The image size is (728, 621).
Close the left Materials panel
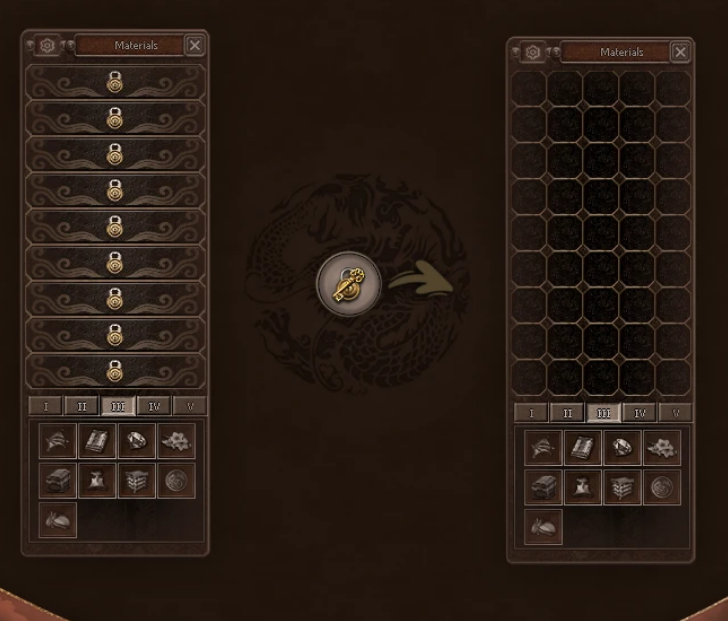pos(195,45)
